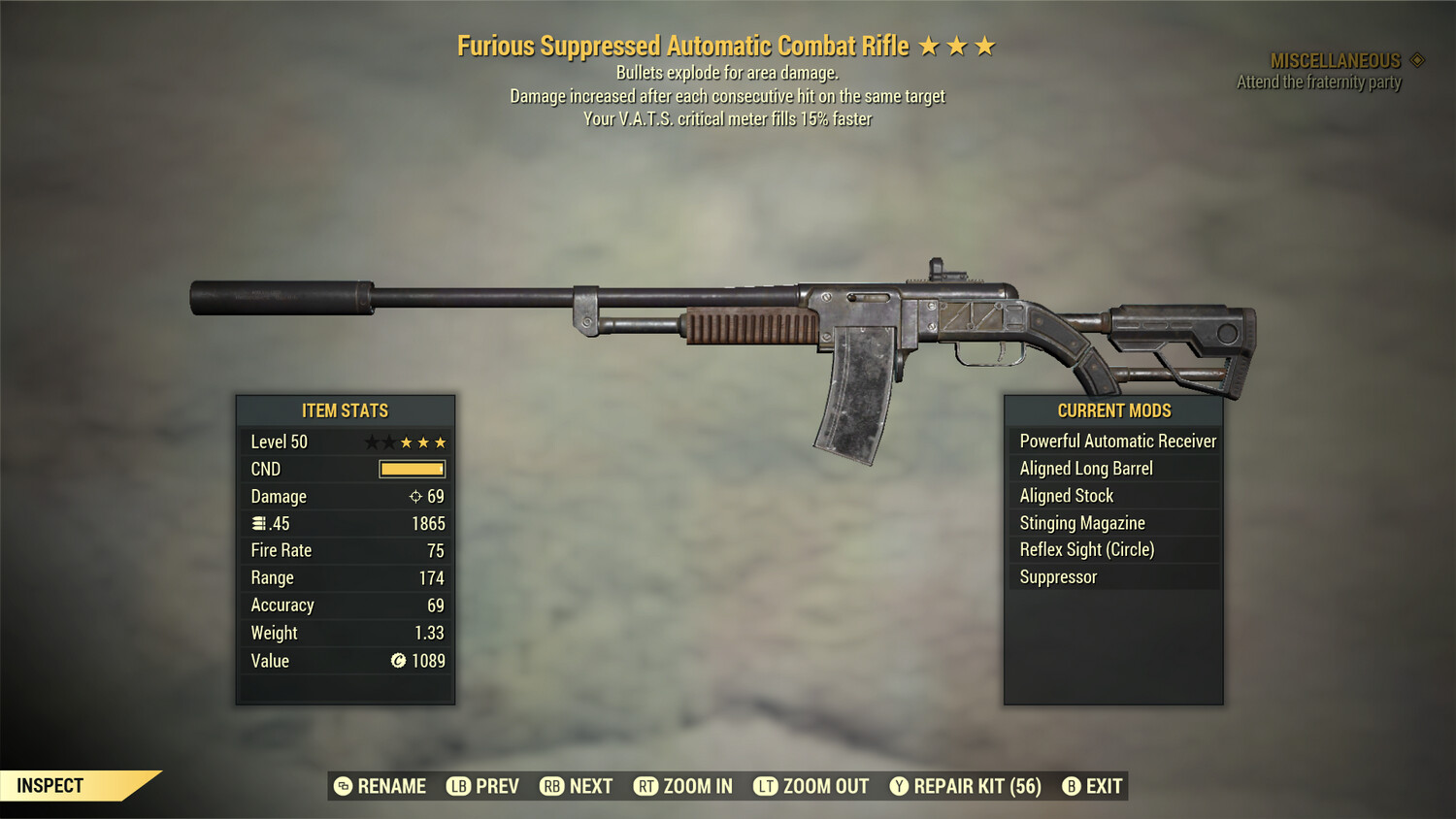
Task: Toggle the first grey star beside Level 50
Action: 372,442
